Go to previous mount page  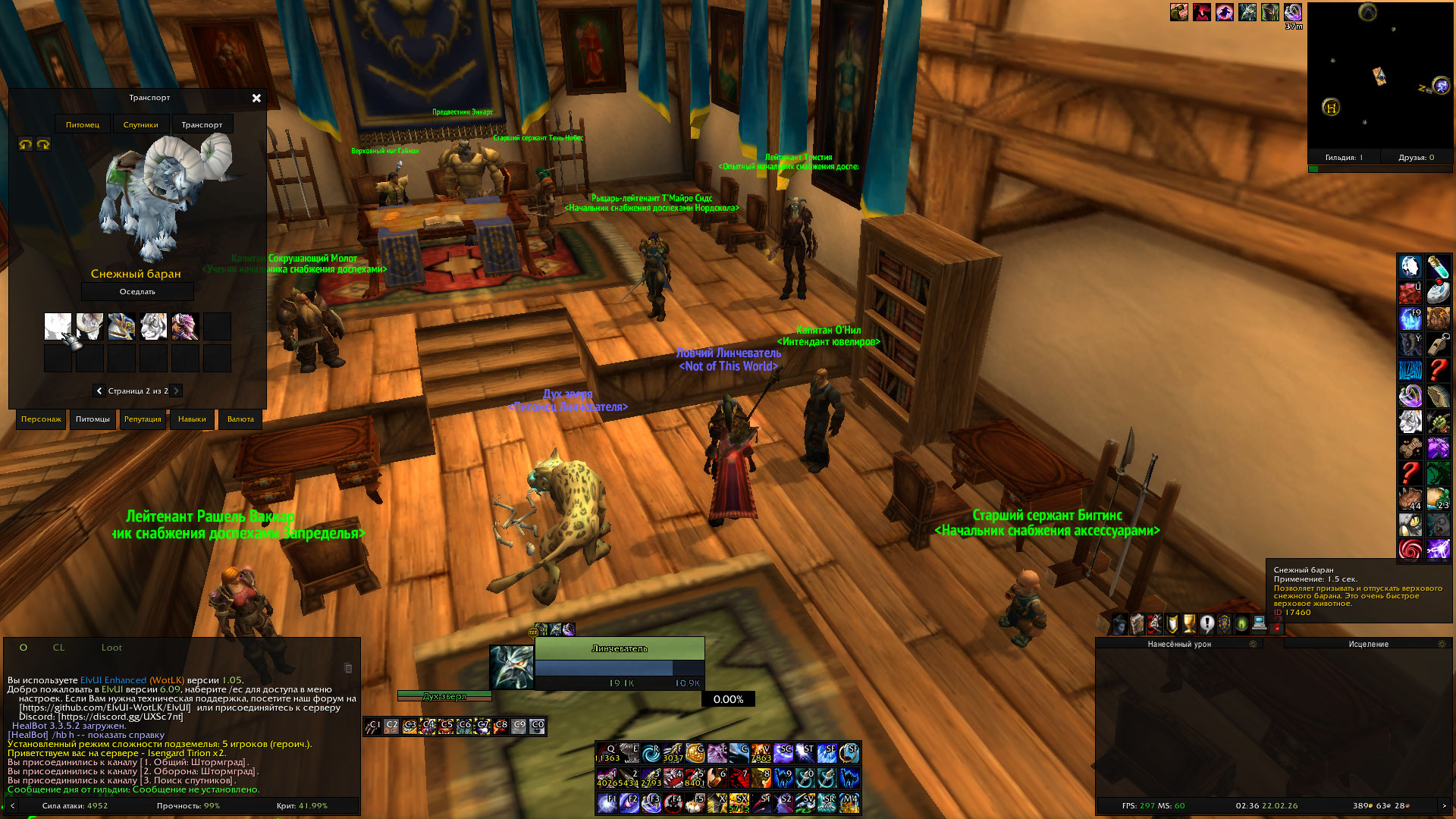[99, 391]
